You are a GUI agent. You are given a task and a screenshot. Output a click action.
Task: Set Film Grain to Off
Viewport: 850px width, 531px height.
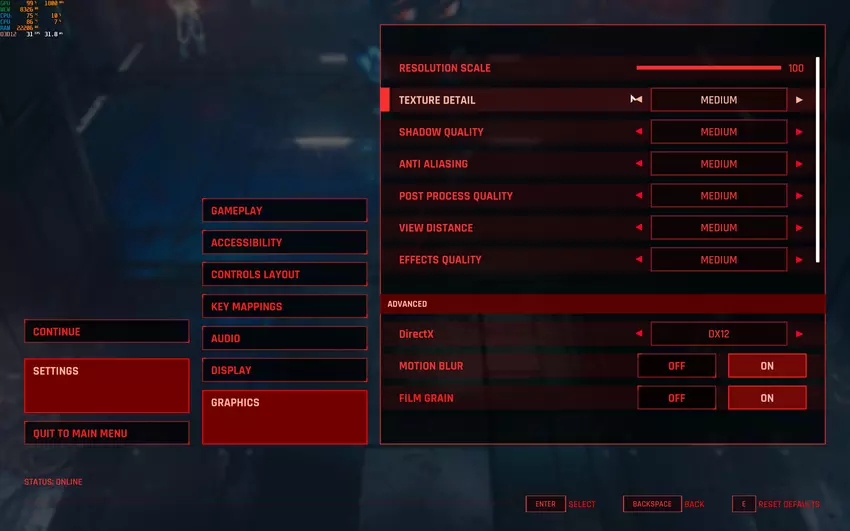coord(676,398)
